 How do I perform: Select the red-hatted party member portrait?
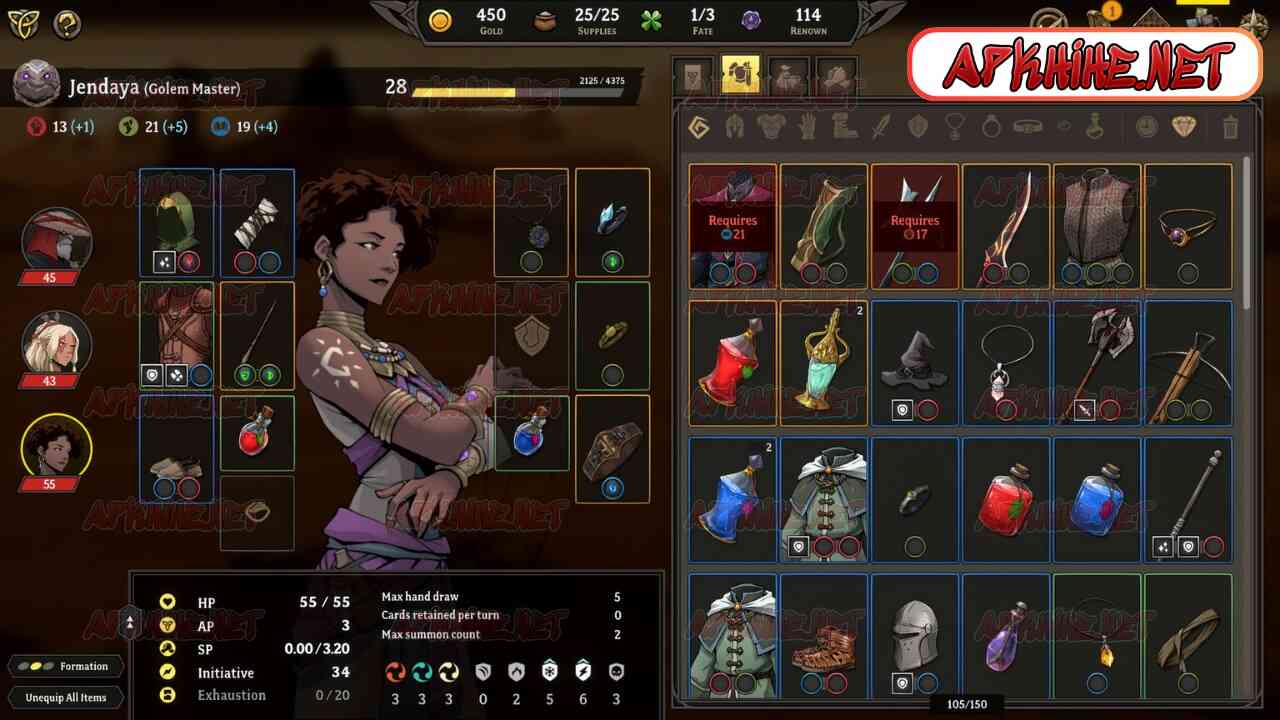click(x=57, y=240)
